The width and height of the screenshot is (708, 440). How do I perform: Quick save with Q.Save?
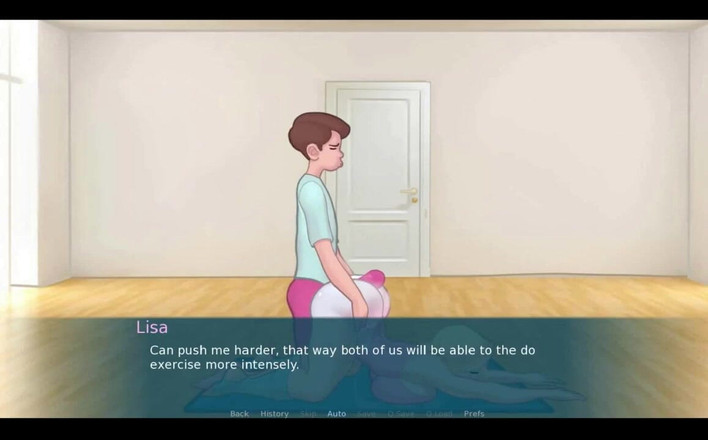click(401, 413)
